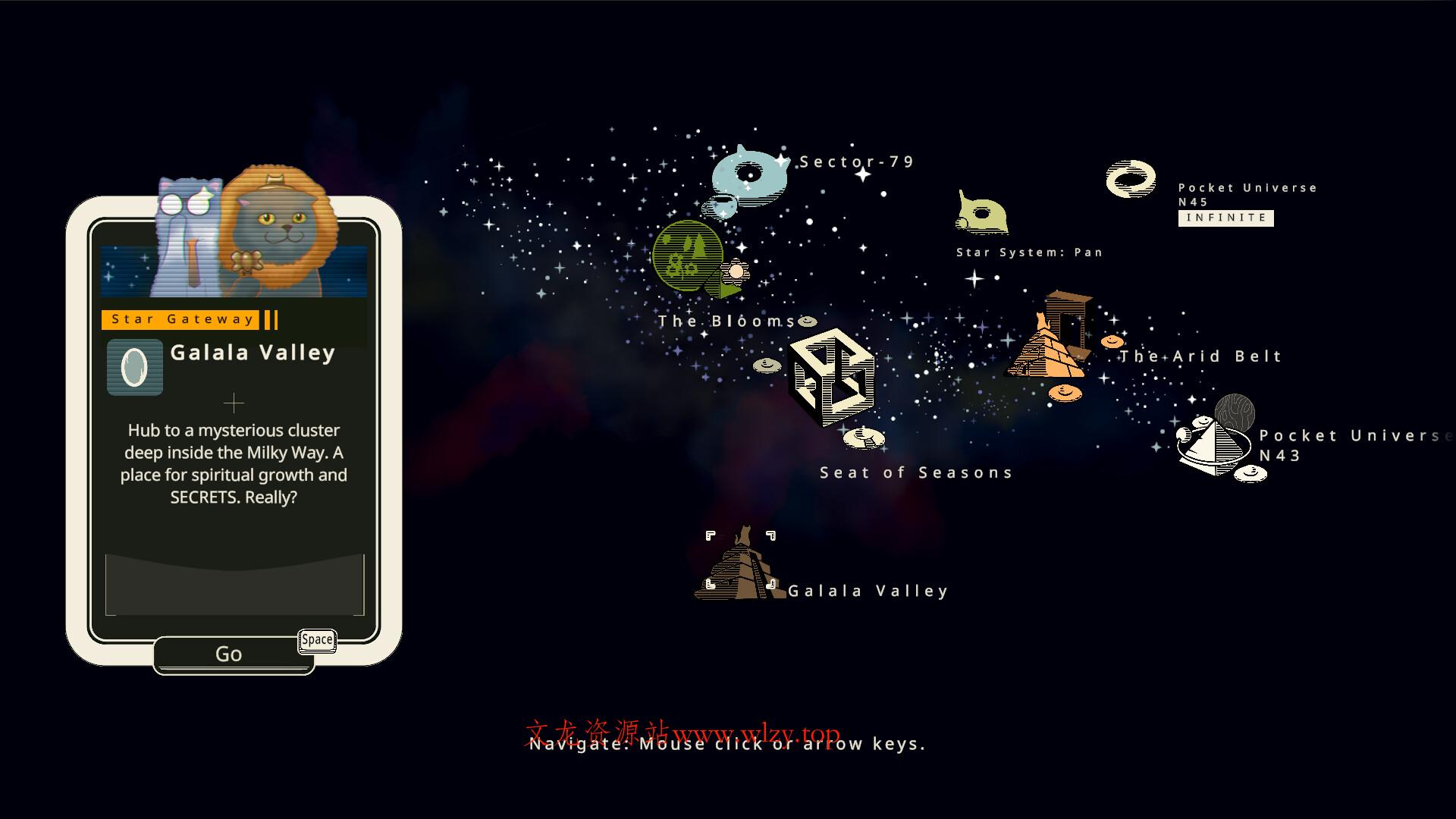Choose Star System: Pan node

982,213
